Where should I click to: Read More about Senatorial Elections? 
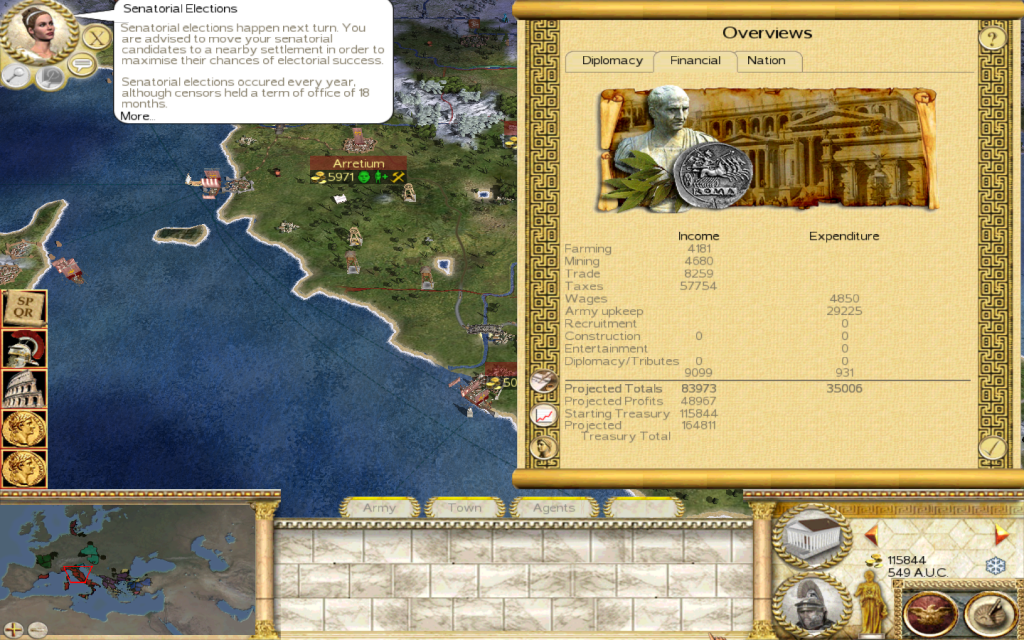[137, 116]
